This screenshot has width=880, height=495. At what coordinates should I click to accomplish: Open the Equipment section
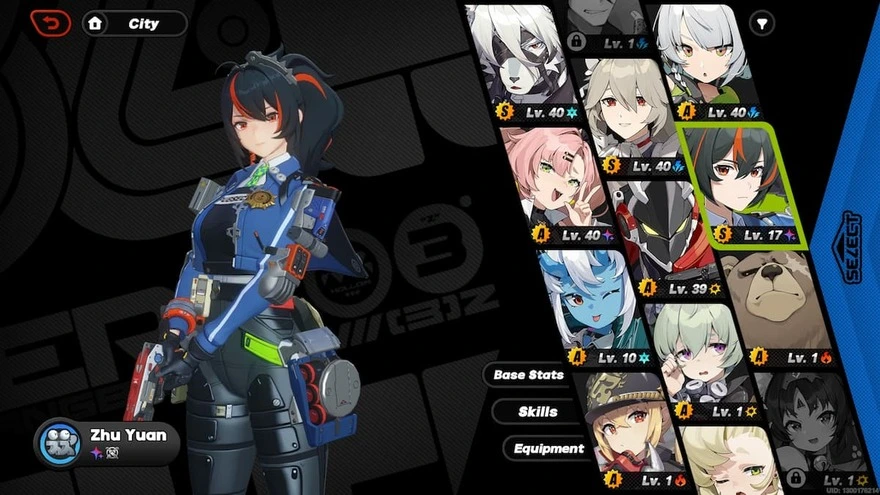click(549, 449)
